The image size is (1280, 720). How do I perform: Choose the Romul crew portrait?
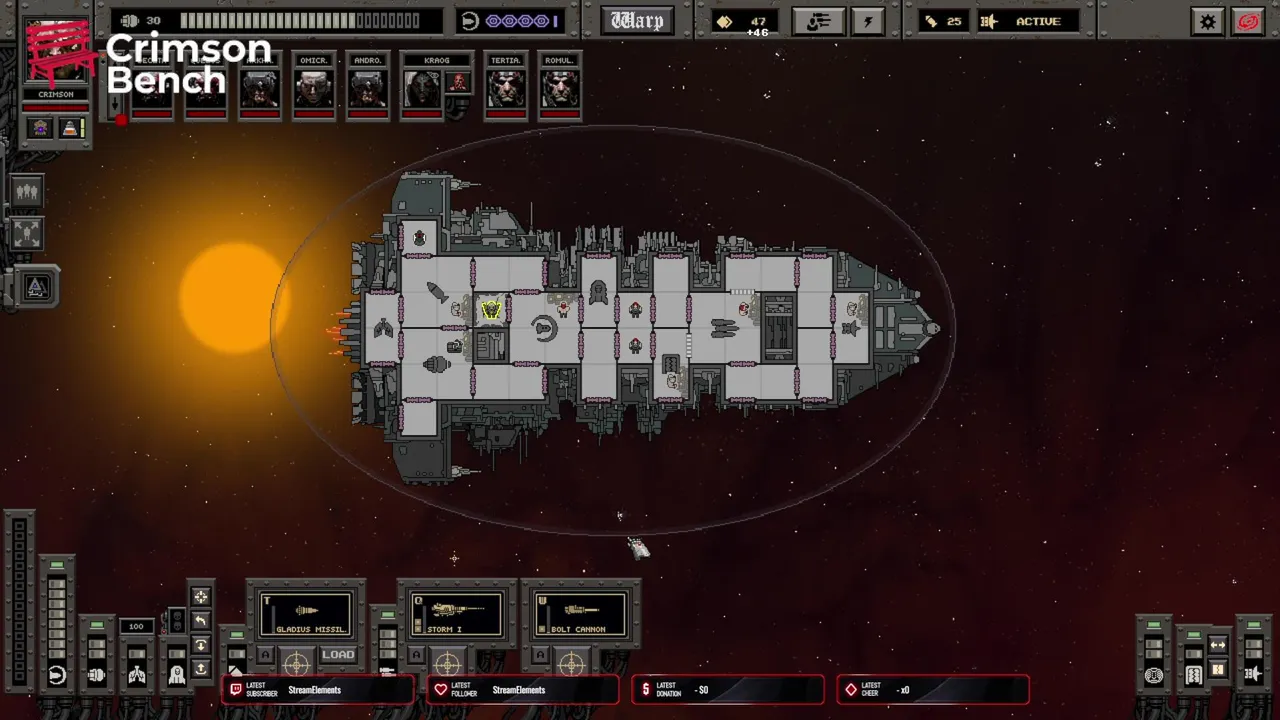pos(559,88)
